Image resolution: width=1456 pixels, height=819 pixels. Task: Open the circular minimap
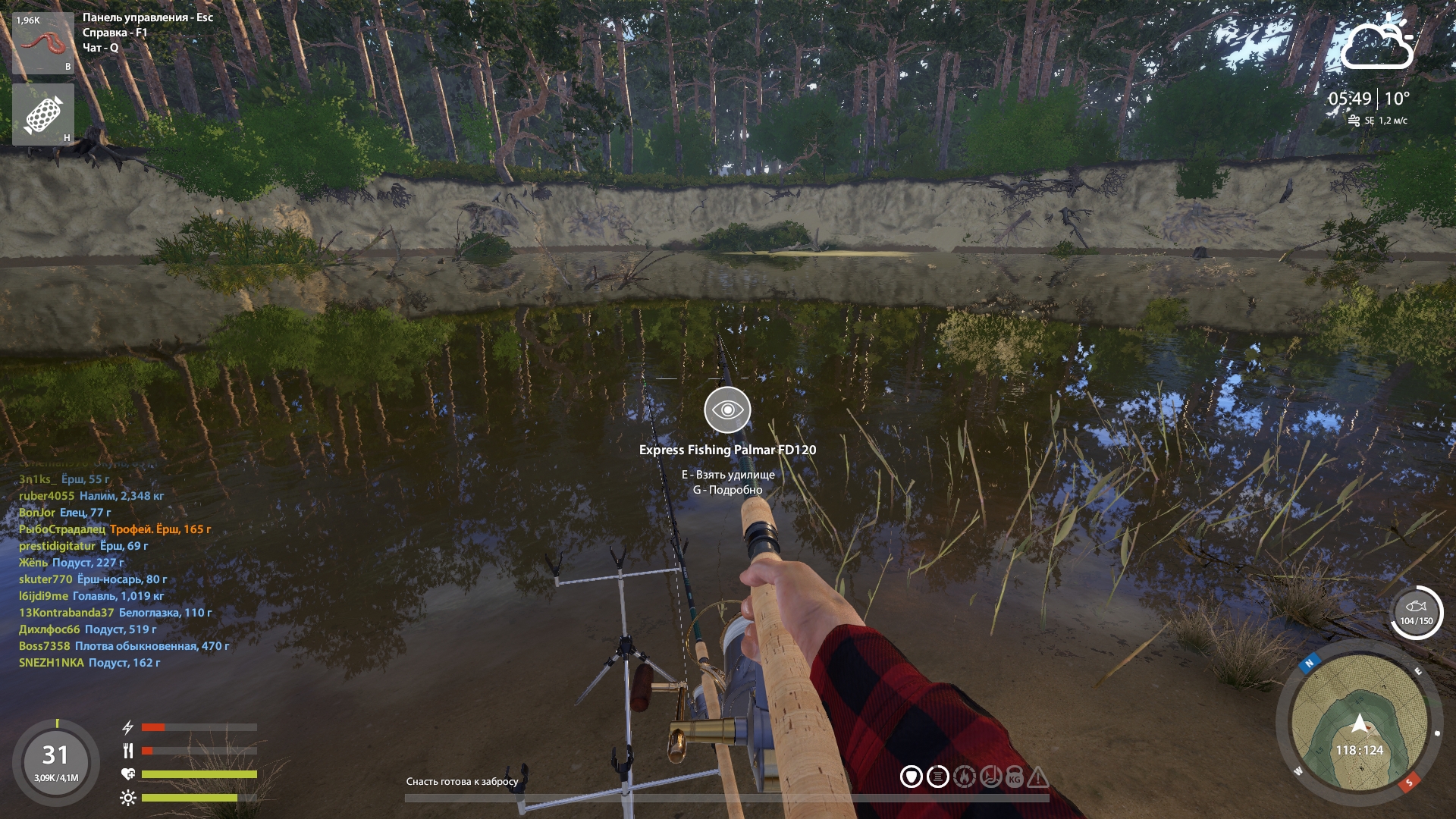(x=1359, y=722)
